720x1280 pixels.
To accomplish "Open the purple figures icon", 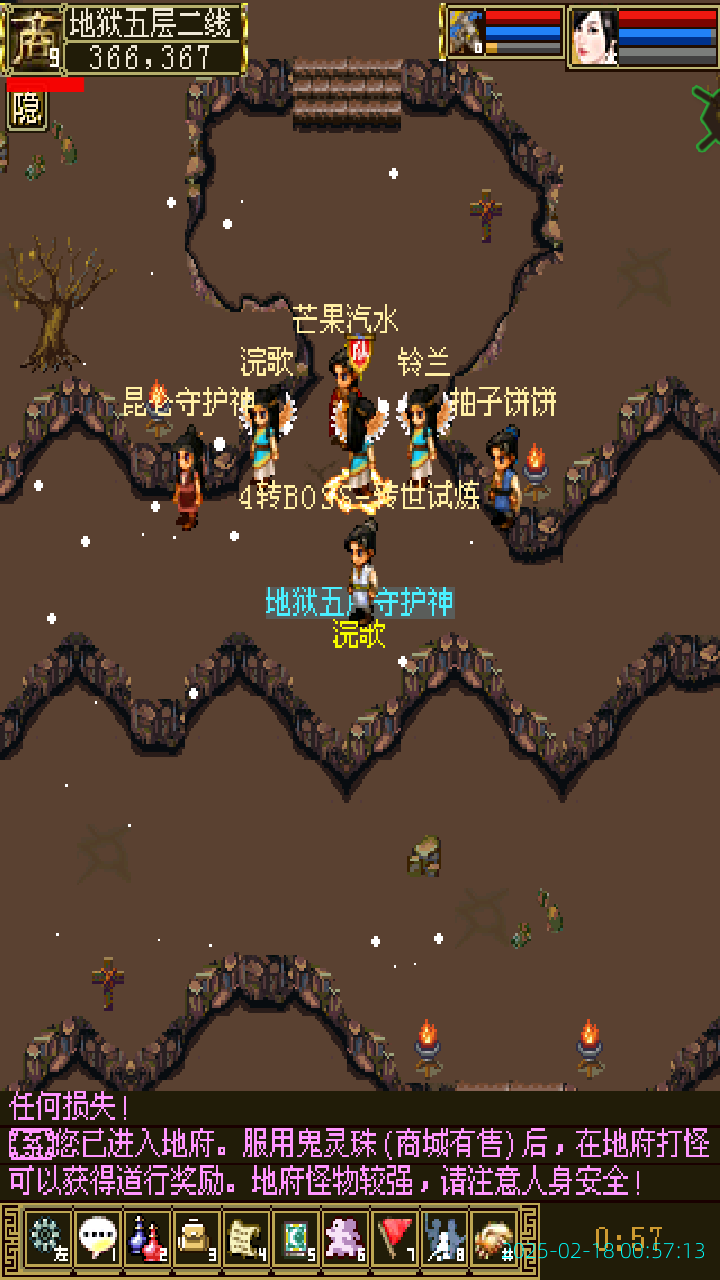I will point(346,1237).
